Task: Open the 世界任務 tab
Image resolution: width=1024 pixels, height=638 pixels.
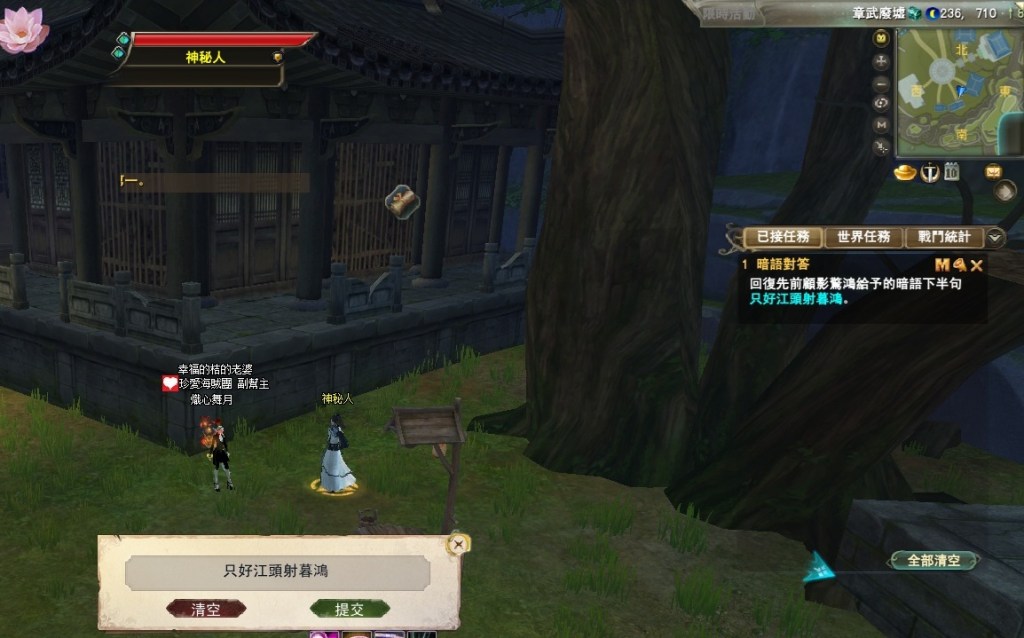Action: [863, 237]
